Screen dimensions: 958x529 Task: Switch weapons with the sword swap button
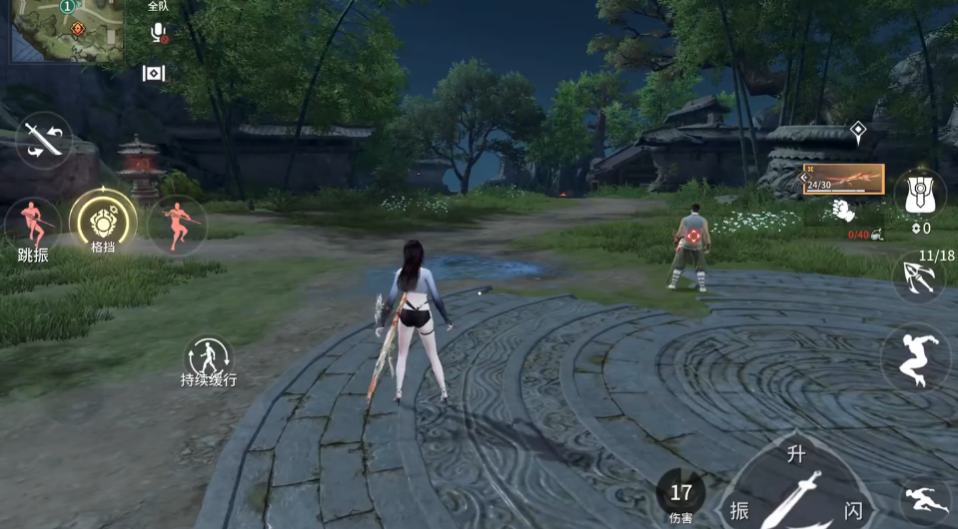click(x=44, y=140)
